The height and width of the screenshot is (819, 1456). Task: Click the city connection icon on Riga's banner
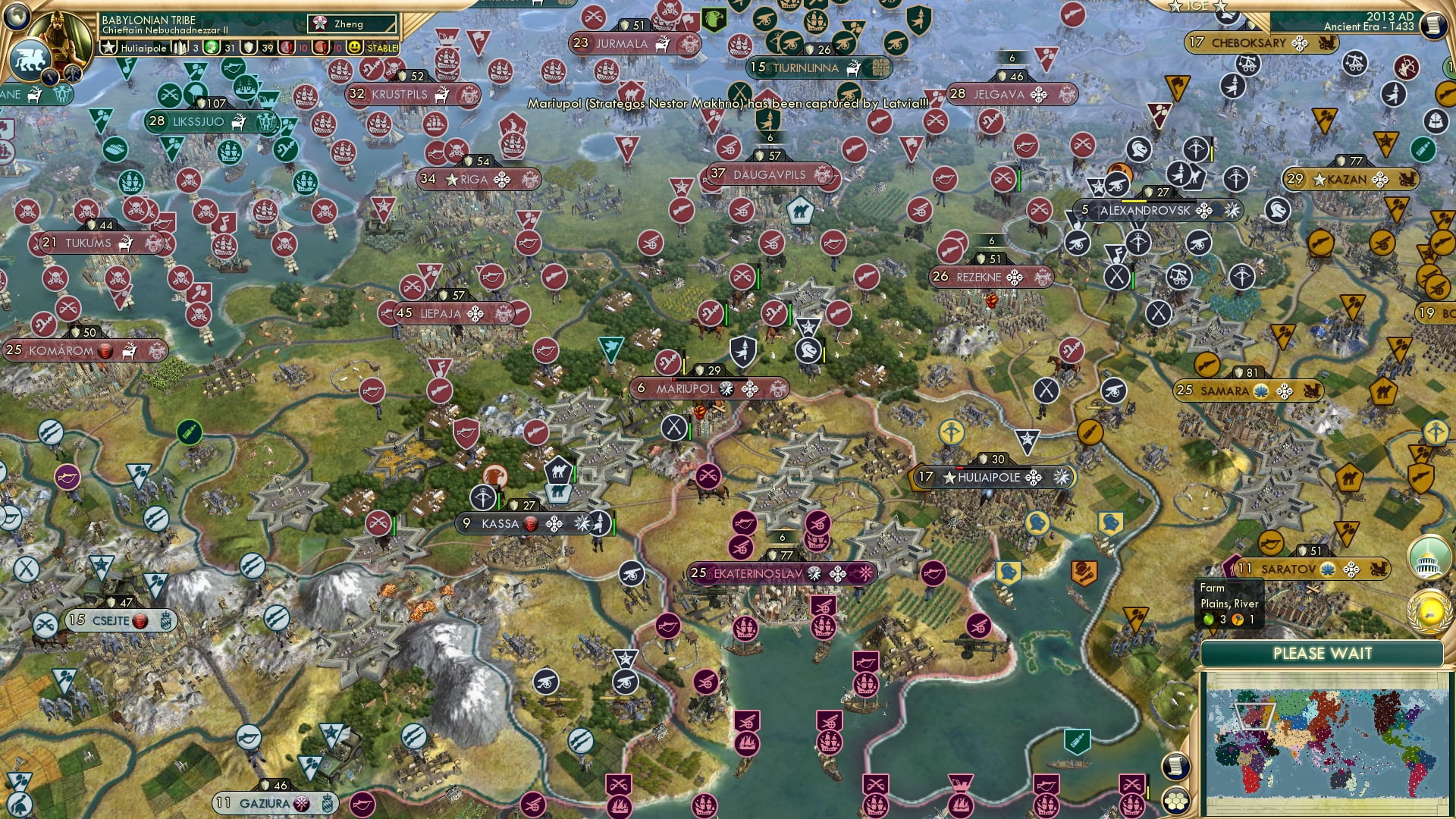tap(502, 180)
